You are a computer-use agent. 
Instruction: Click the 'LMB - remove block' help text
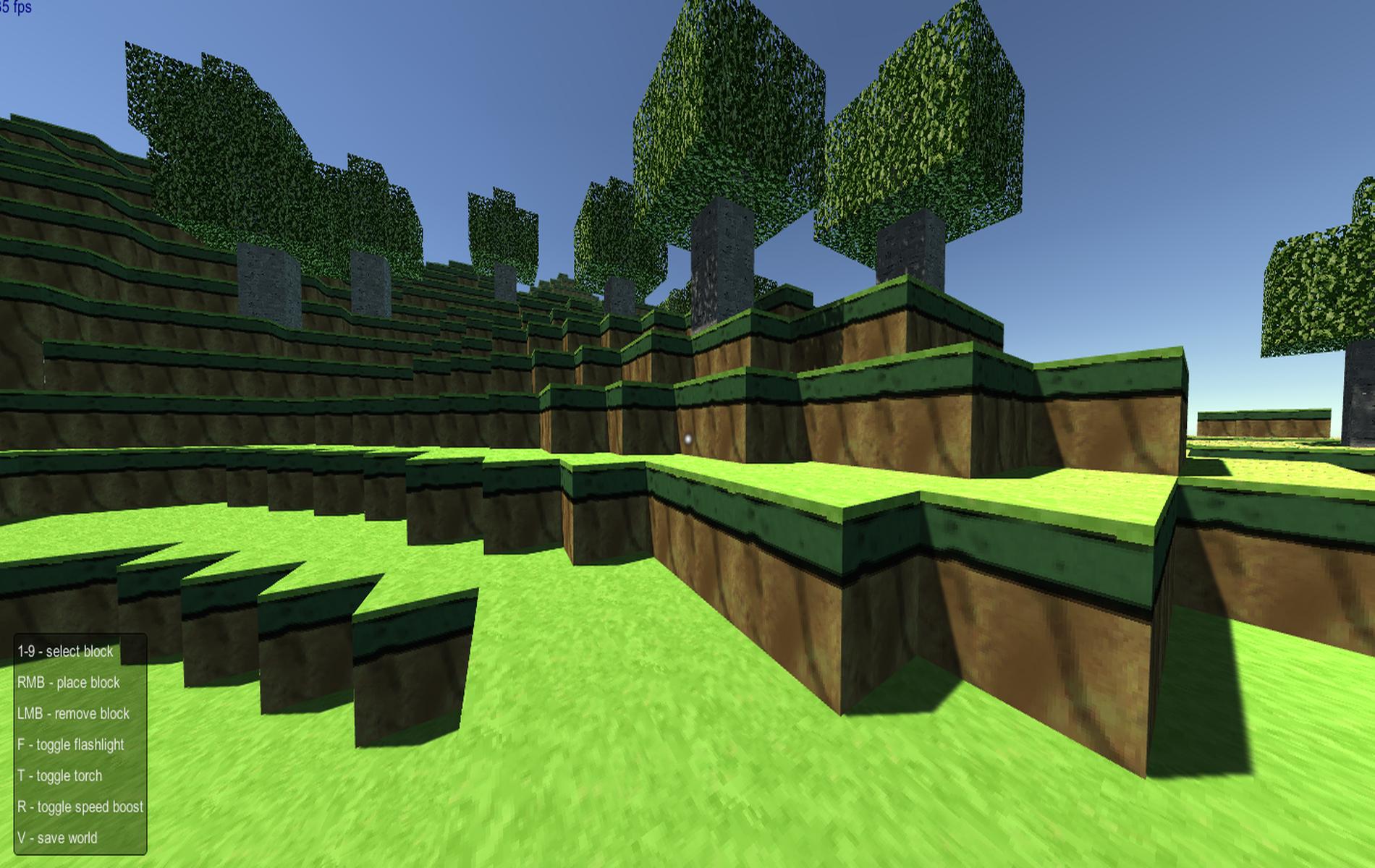coord(73,713)
